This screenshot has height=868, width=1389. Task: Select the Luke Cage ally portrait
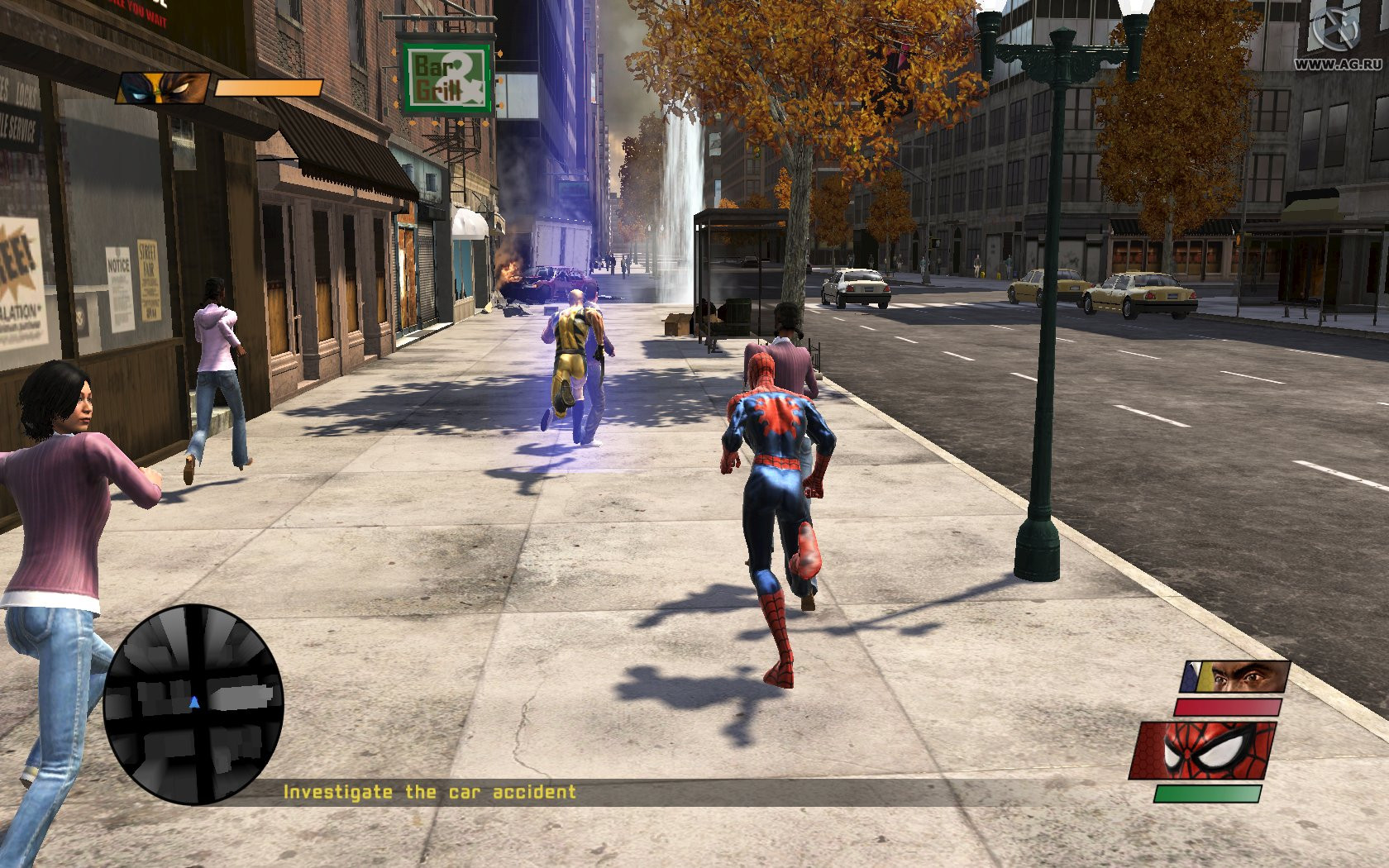coord(1234,678)
